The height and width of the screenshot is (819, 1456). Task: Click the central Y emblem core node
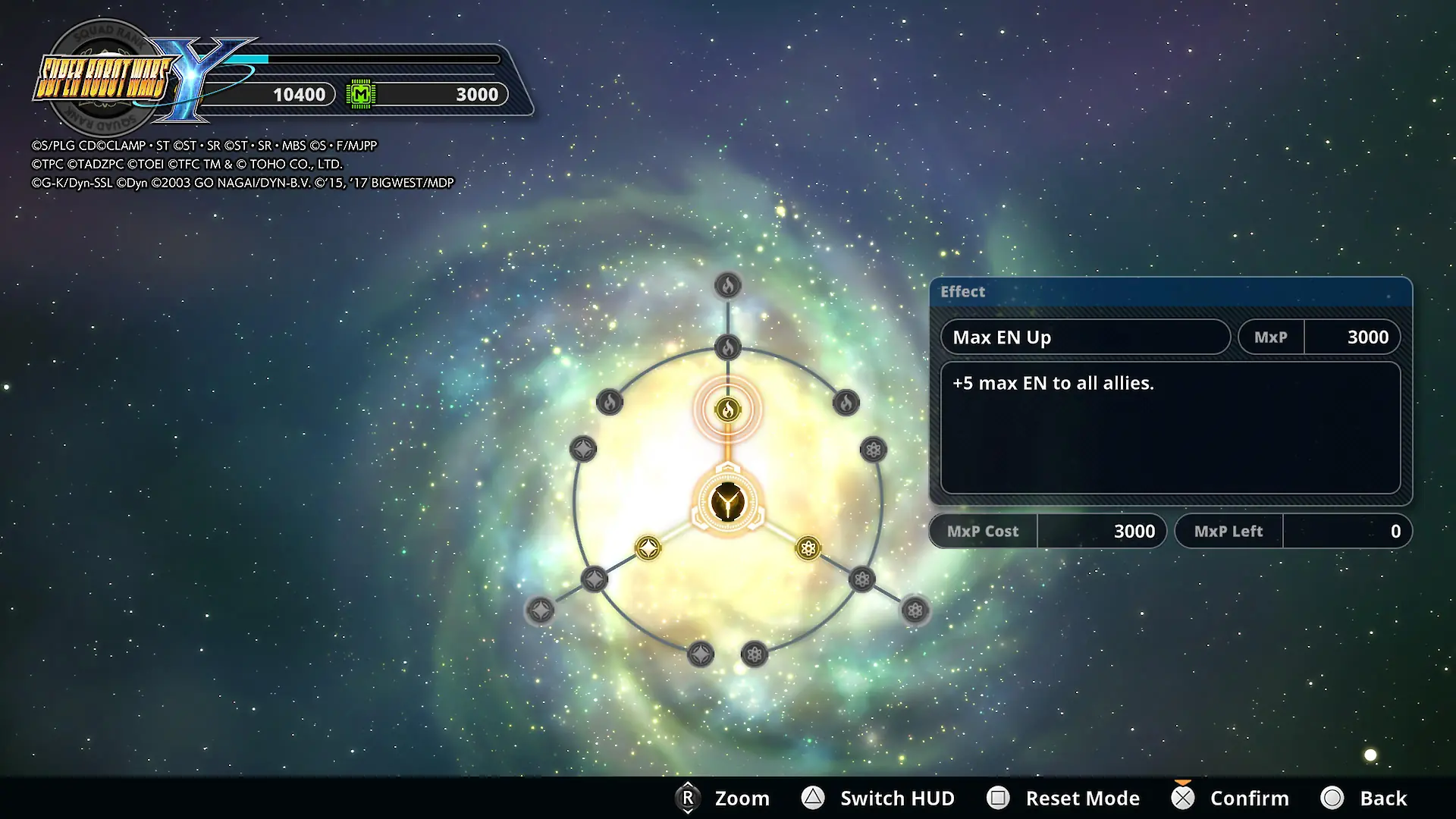[727, 503]
